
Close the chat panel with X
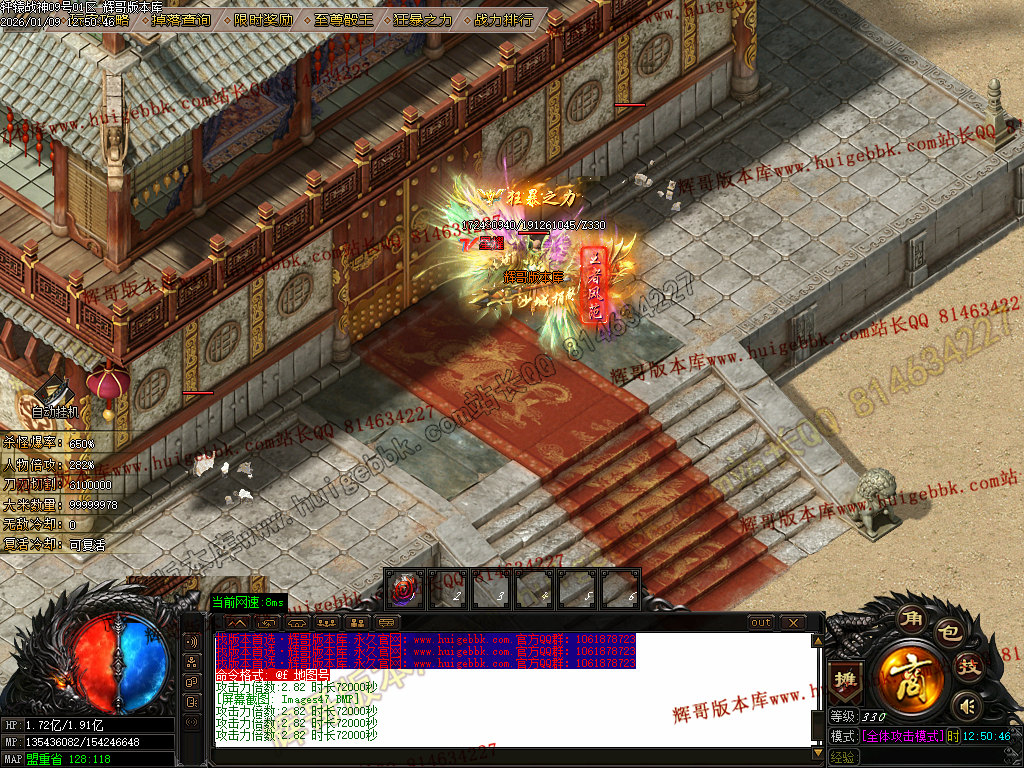coord(792,622)
